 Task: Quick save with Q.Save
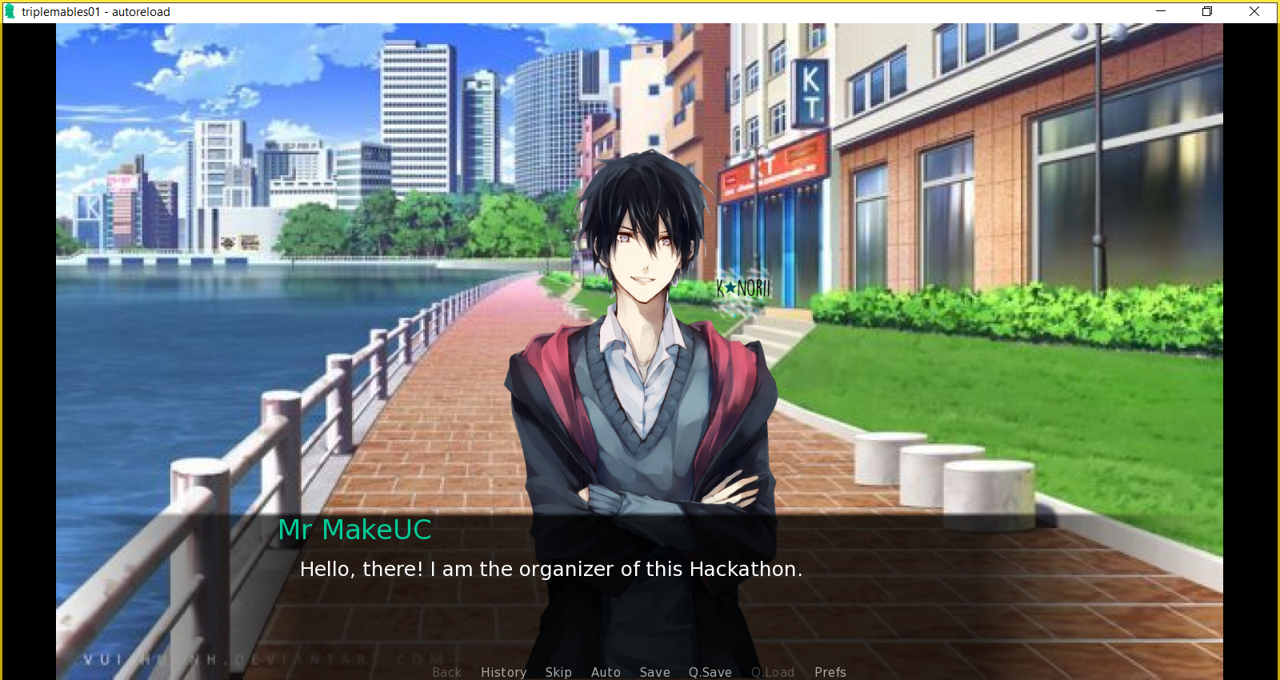[x=710, y=672]
